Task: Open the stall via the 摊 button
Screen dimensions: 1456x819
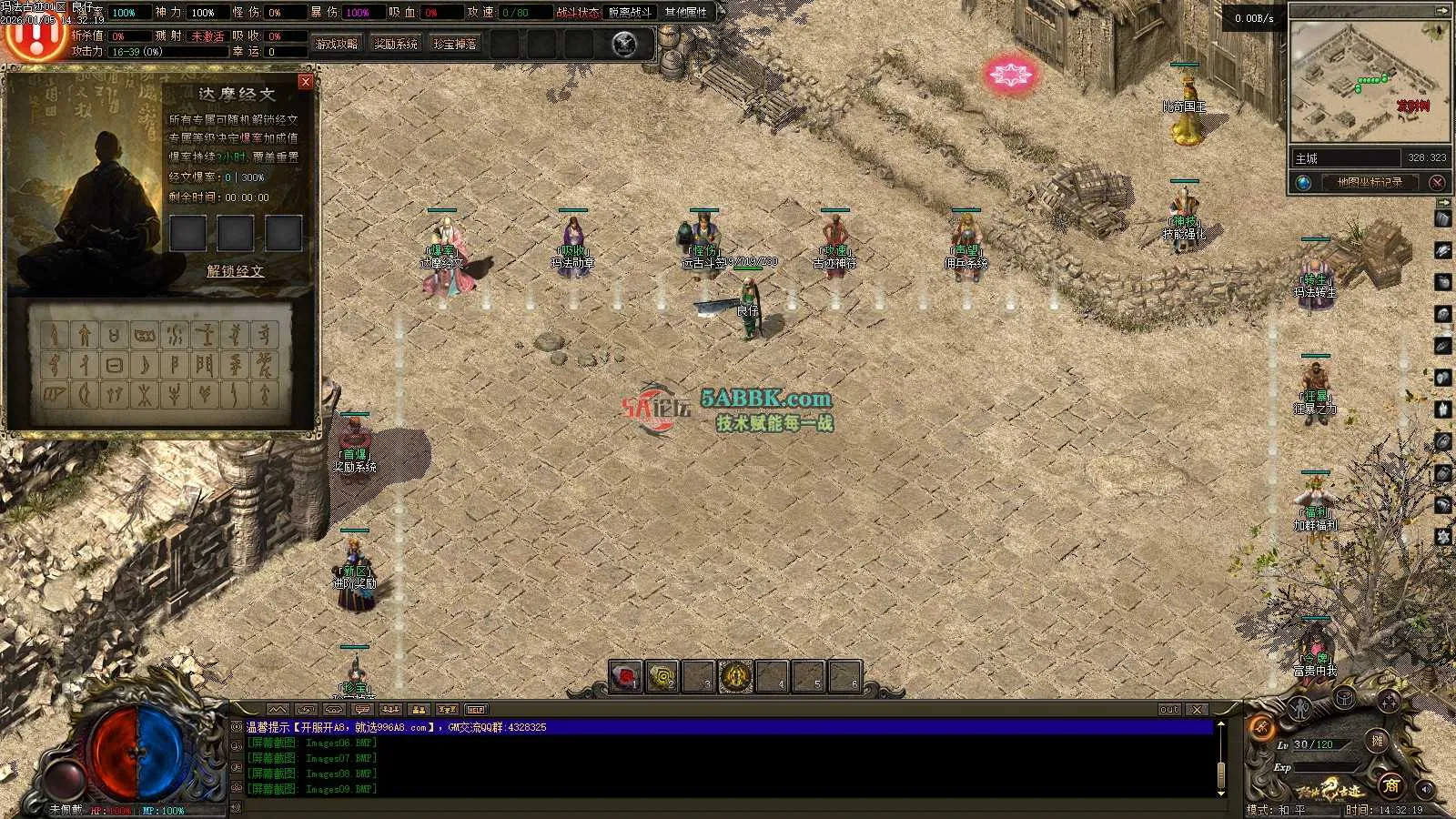Action: tap(1377, 742)
